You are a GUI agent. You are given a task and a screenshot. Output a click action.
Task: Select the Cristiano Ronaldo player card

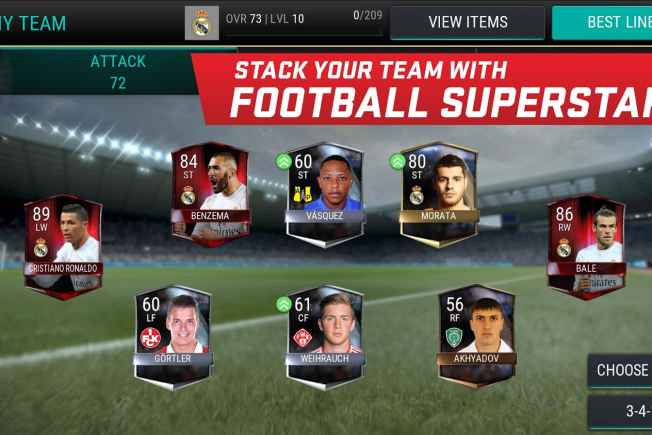[63, 246]
